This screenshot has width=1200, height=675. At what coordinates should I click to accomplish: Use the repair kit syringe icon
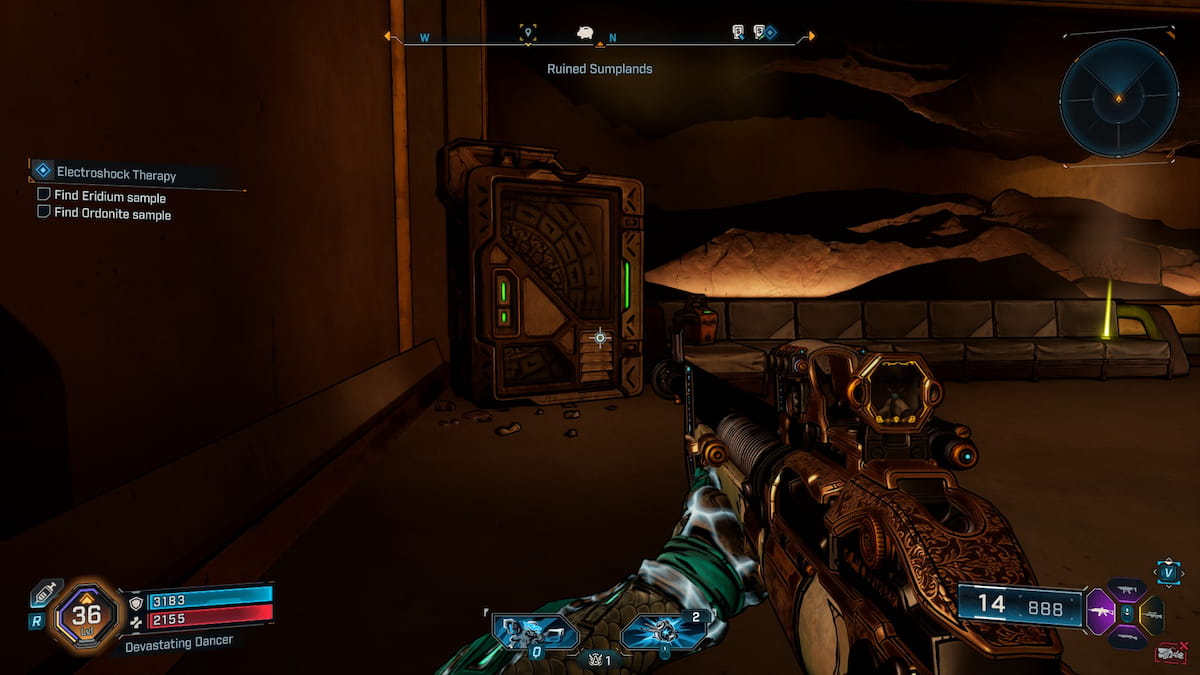pyautogui.click(x=46, y=593)
